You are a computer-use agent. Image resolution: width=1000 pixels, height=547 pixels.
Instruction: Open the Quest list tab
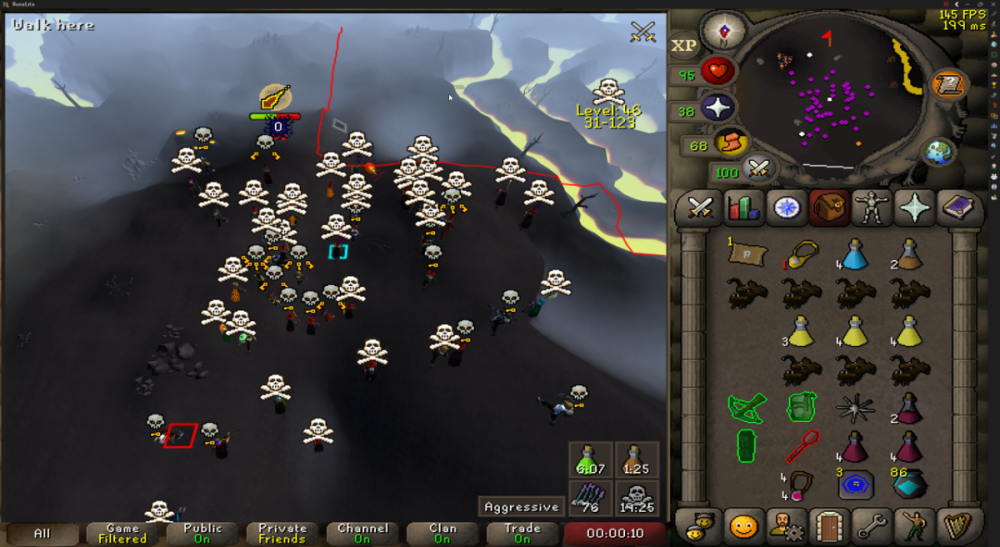(x=786, y=208)
